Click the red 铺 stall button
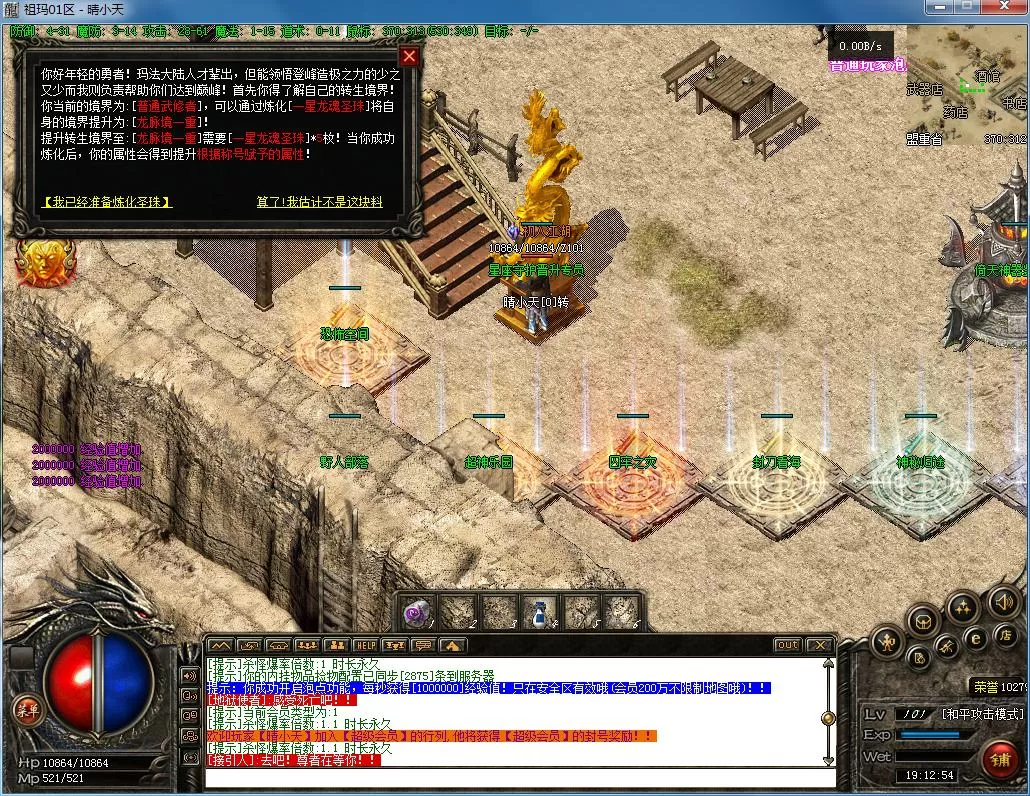The width and height of the screenshot is (1030, 796). (999, 761)
